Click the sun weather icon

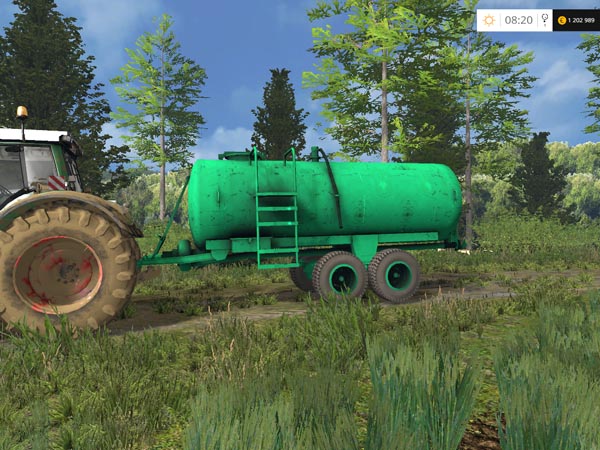click(489, 20)
